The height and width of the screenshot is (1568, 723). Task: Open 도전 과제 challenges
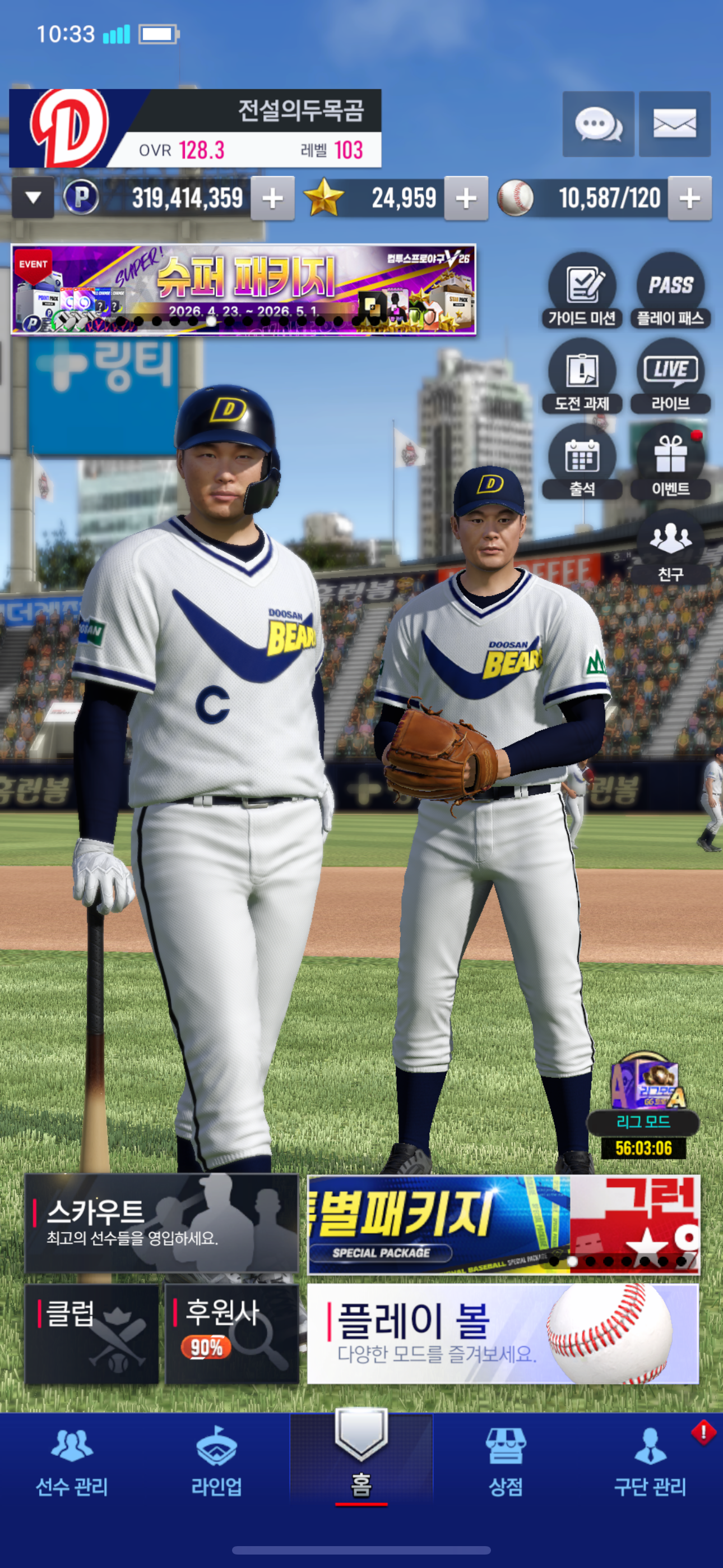tap(582, 376)
